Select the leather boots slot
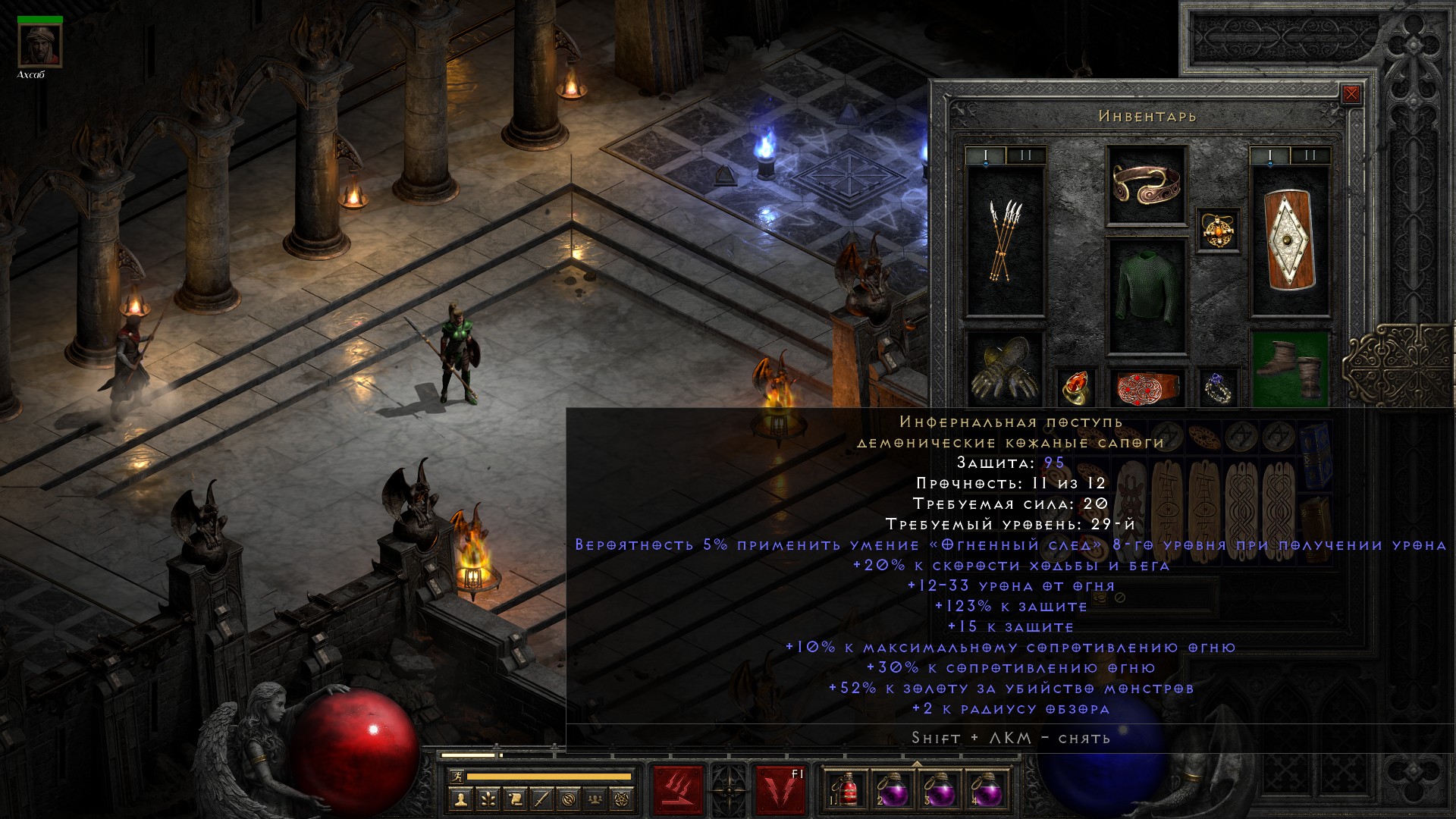Viewport: 1456px width, 819px height. [x=1288, y=369]
